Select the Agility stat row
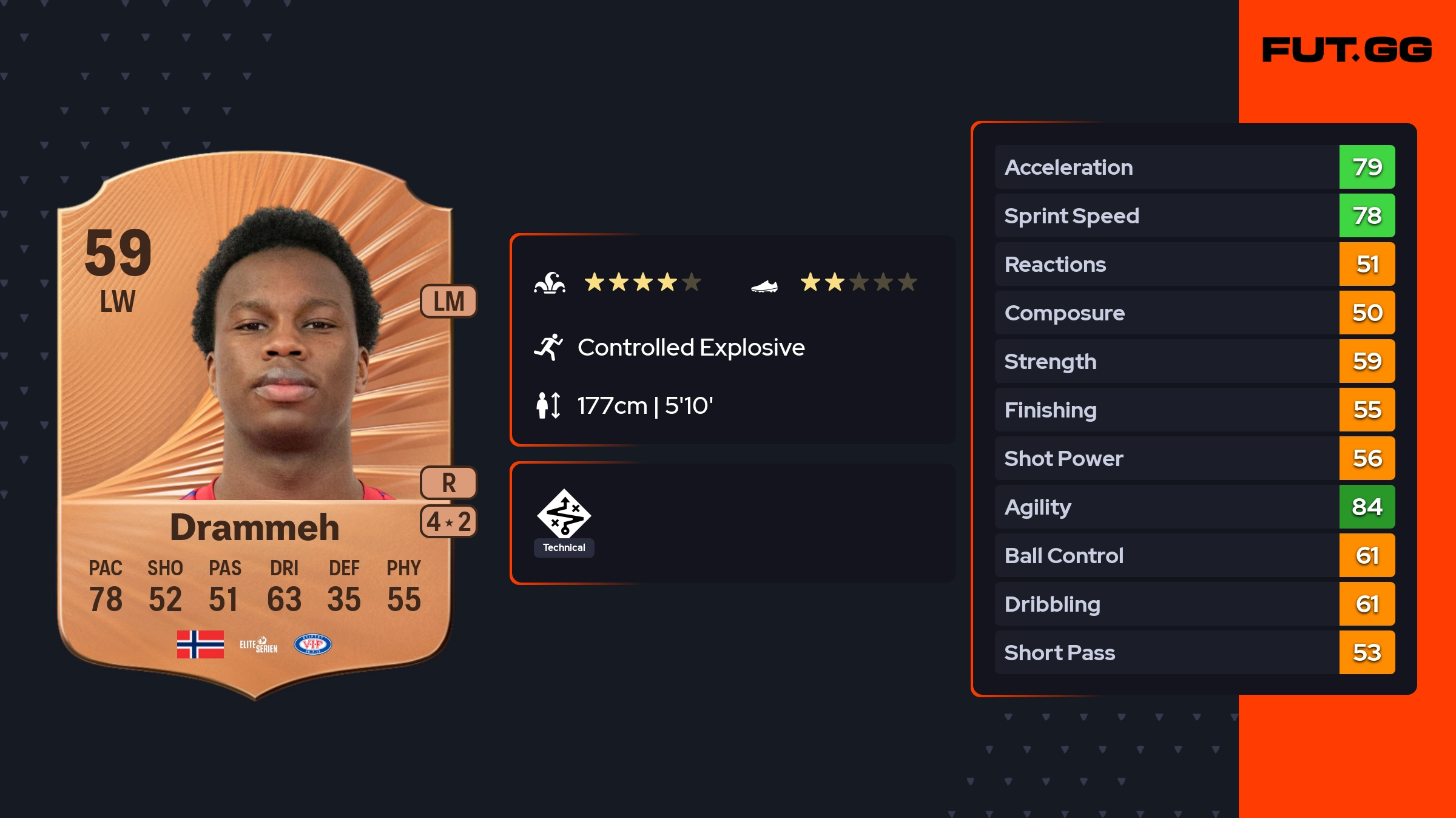The height and width of the screenshot is (818, 1456). coord(1194,507)
